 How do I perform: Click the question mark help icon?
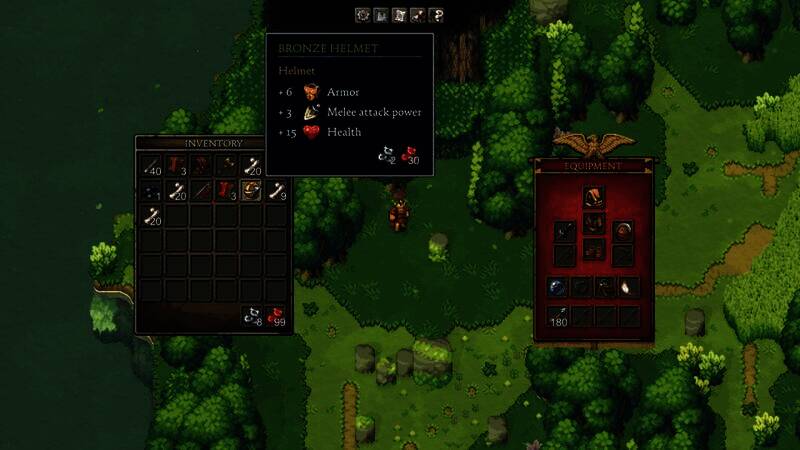tap(436, 15)
